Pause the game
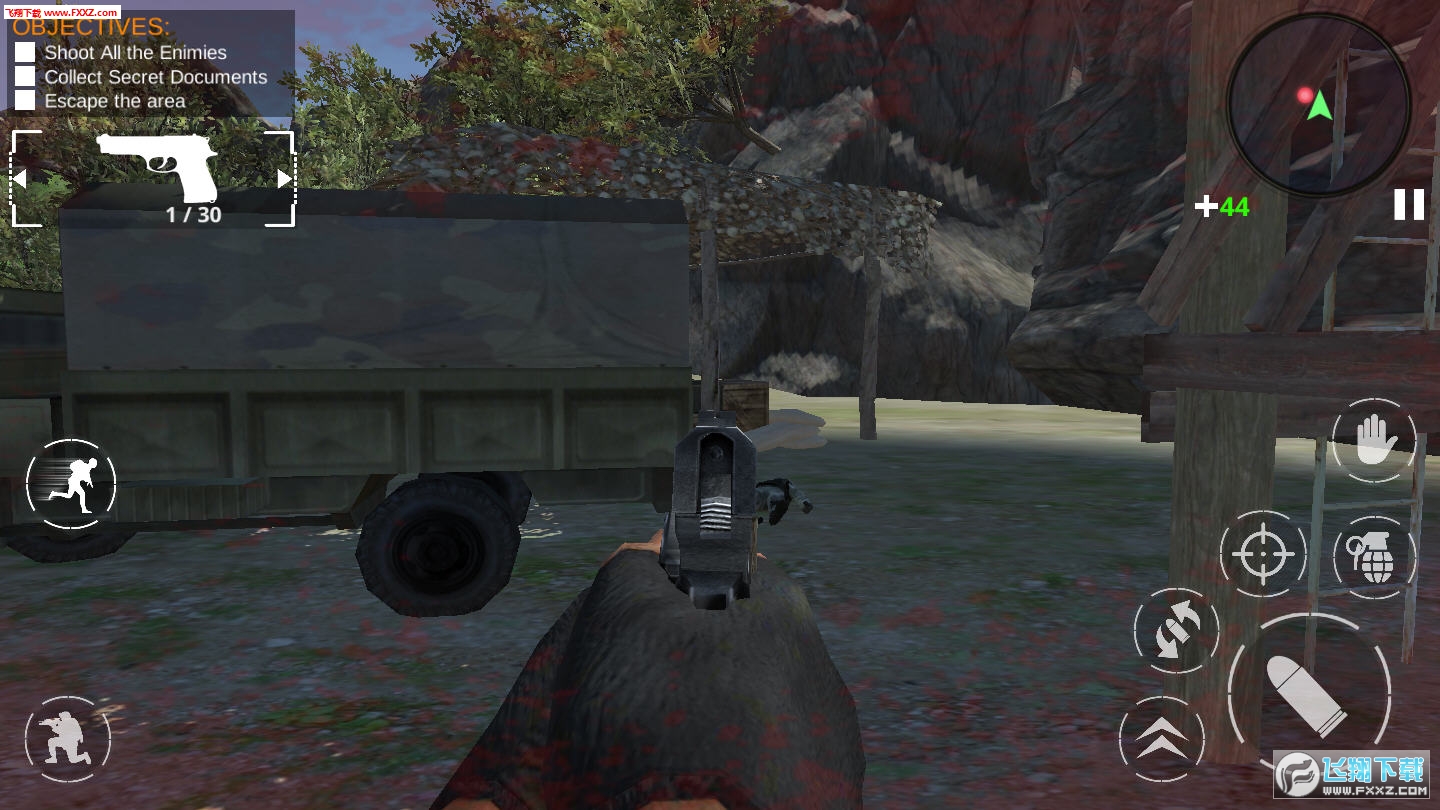This screenshot has width=1440, height=810. tap(1409, 205)
